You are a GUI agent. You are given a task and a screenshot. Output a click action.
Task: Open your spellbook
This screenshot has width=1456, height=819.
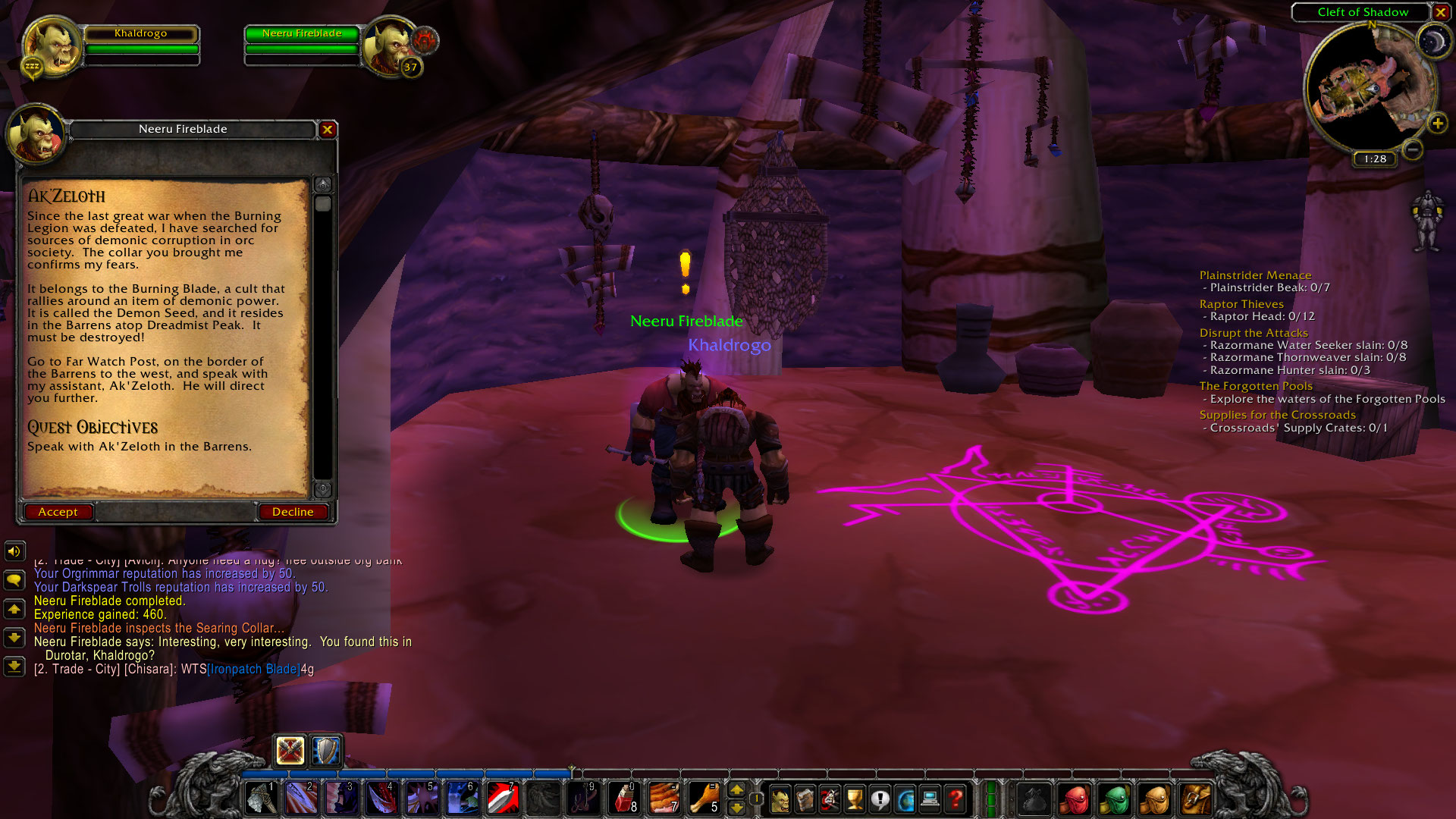(x=805, y=799)
